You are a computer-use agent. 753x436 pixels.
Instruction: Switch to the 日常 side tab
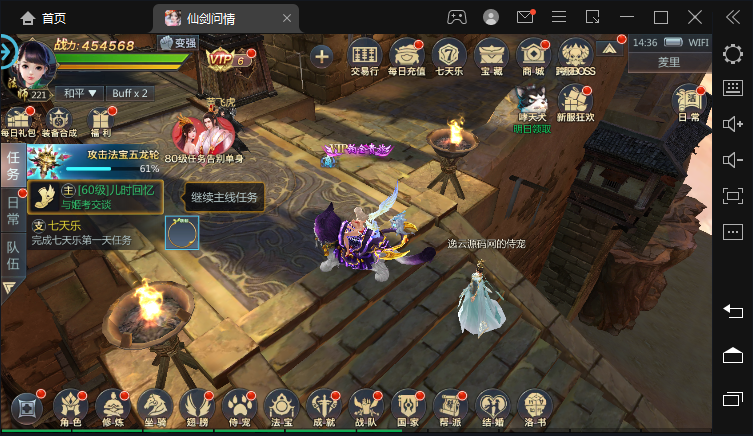point(13,208)
